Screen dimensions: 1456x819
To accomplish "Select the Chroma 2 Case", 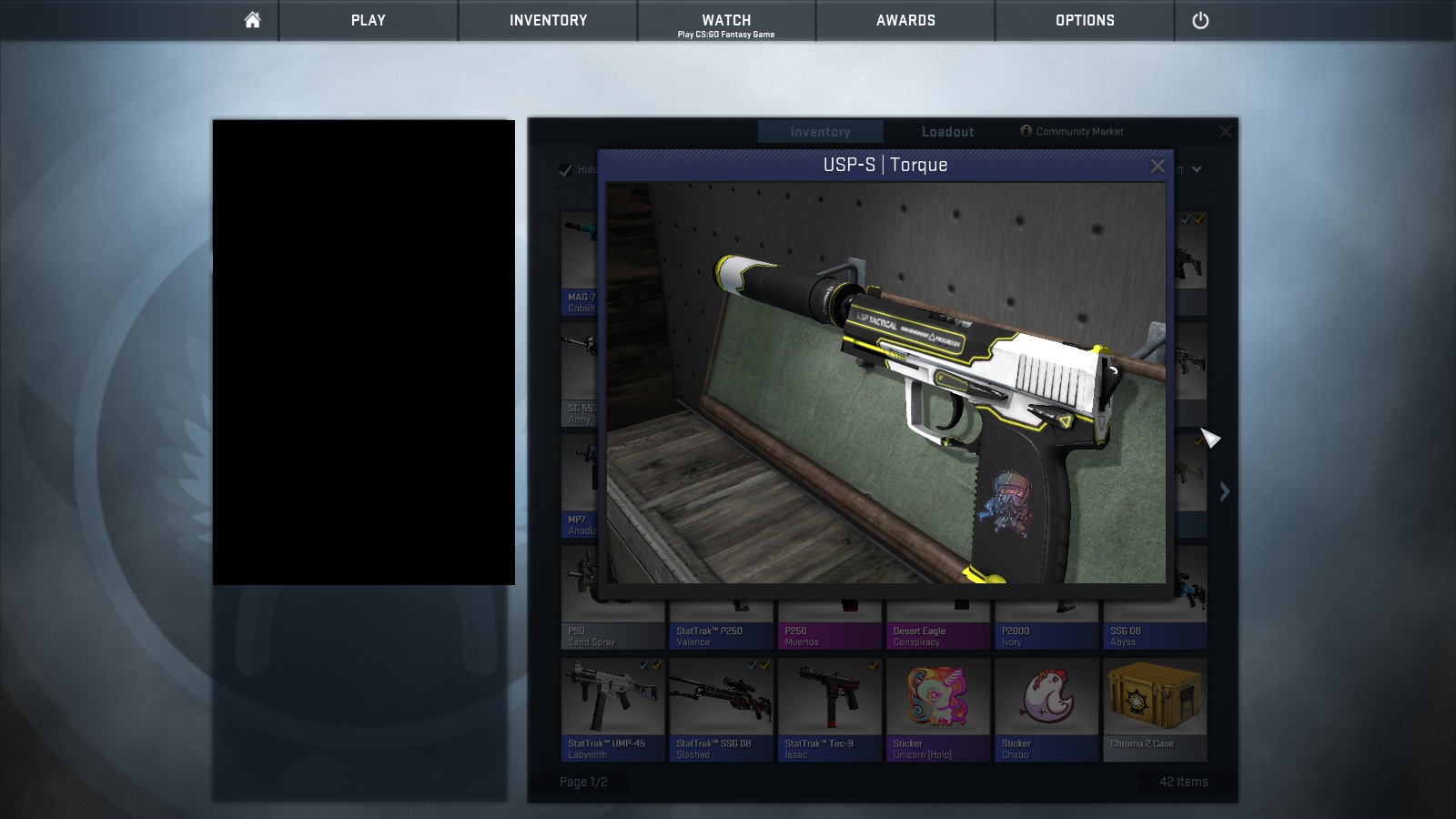I will (1155, 708).
